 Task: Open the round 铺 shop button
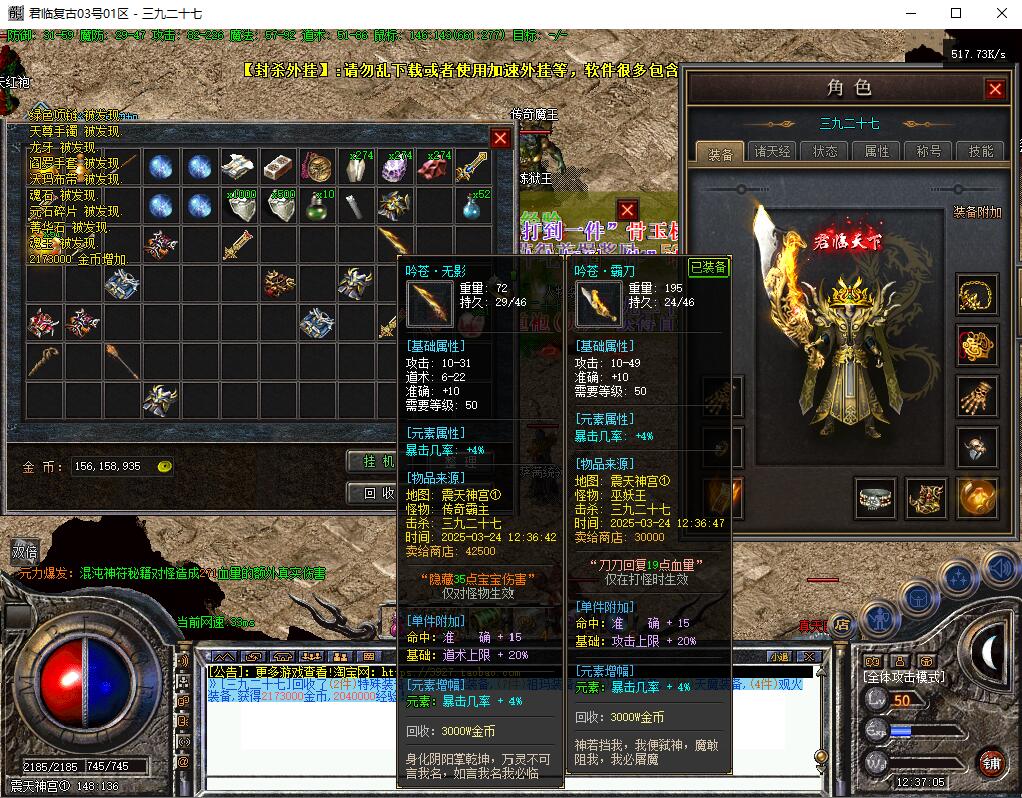coord(991,762)
